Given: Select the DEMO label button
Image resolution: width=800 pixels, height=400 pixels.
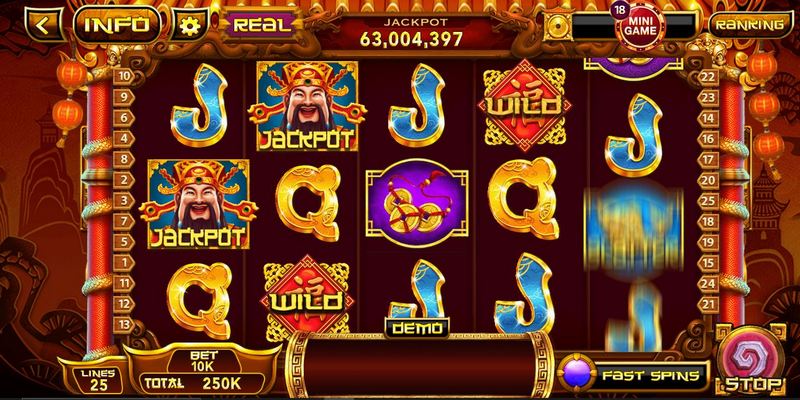Looking at the screenshot, I should click(417, 328).
